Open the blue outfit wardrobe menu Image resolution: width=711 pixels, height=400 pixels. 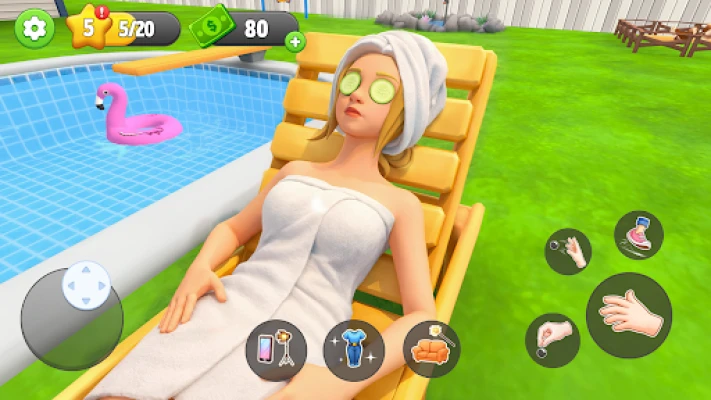point(354,350)
